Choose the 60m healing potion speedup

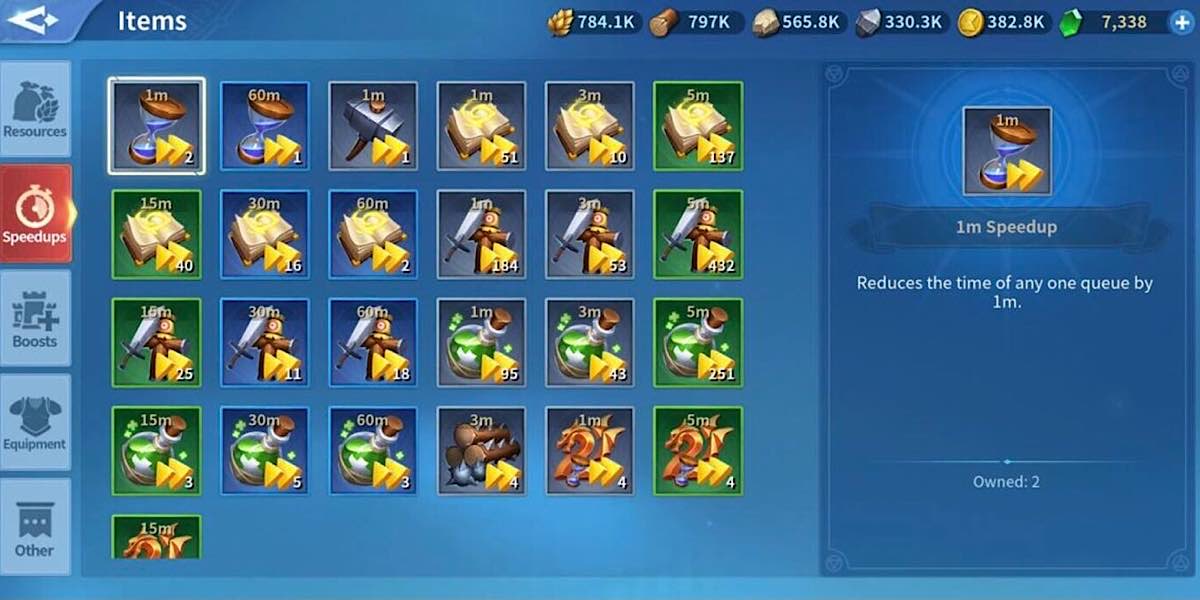click(x=373, y=450)
